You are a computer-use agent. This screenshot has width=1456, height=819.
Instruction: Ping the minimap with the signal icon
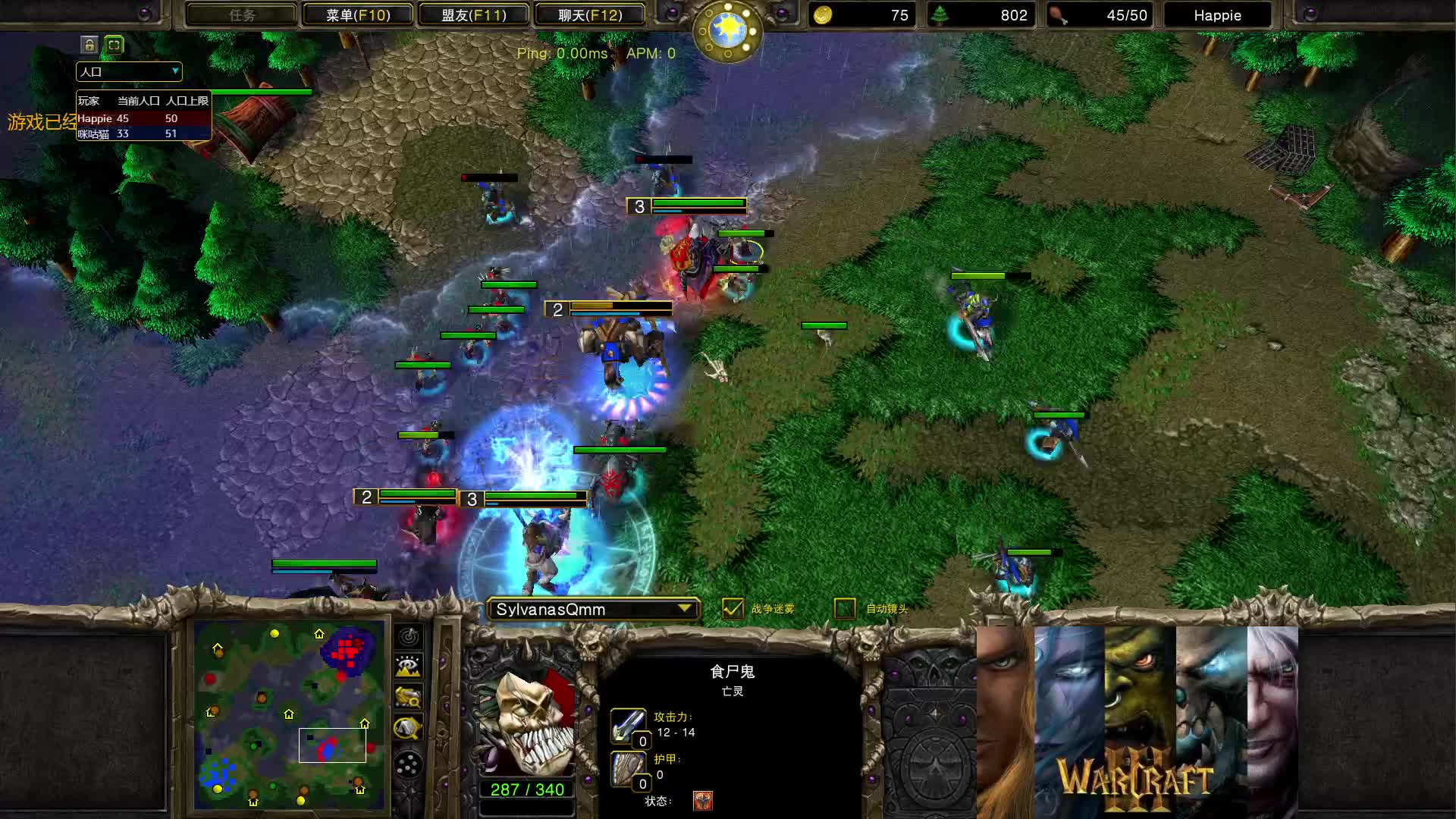tap(409, 637)
